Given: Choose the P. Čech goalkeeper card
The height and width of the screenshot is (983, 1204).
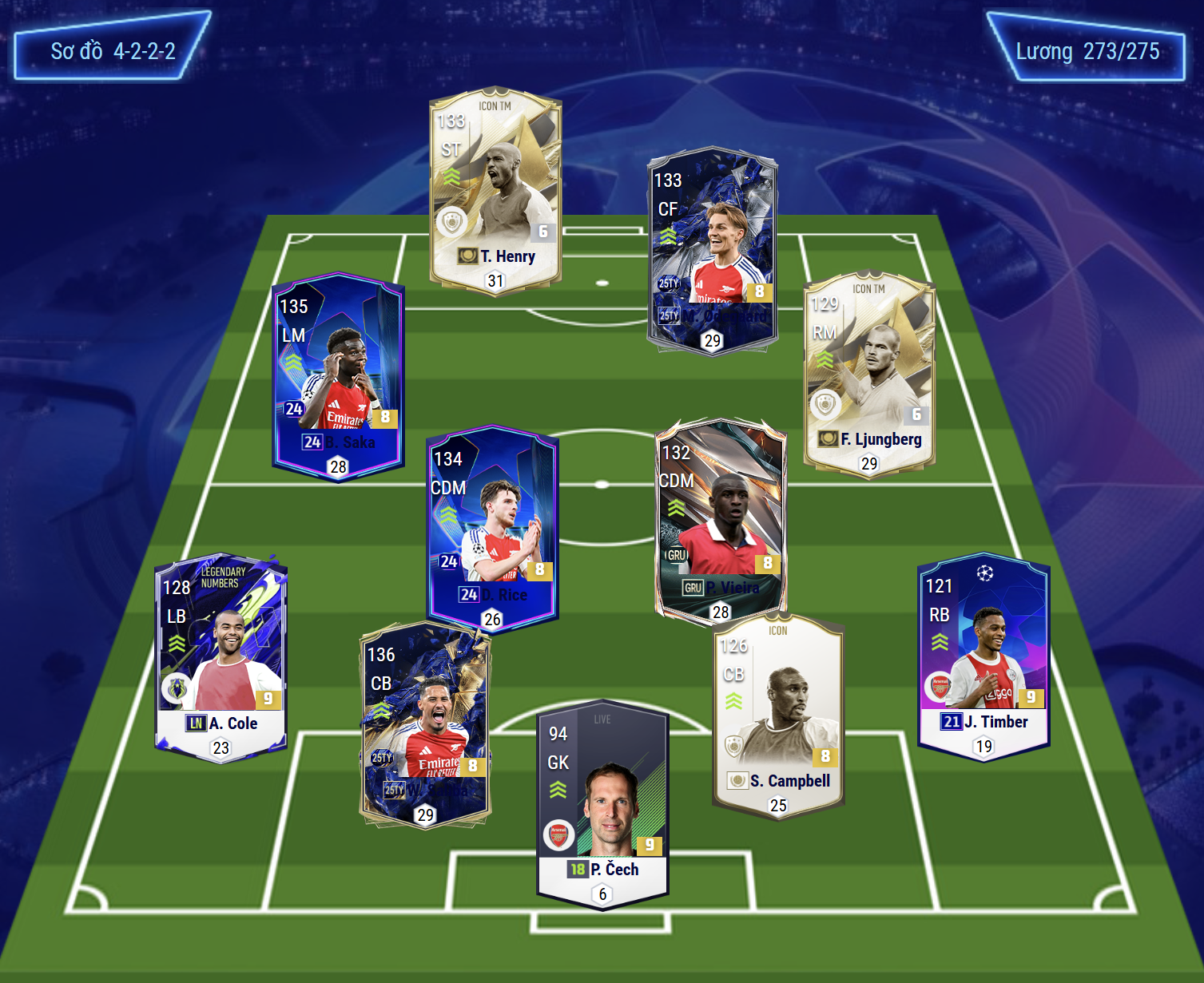Looking at the screenshot, I should click(602, 803).
